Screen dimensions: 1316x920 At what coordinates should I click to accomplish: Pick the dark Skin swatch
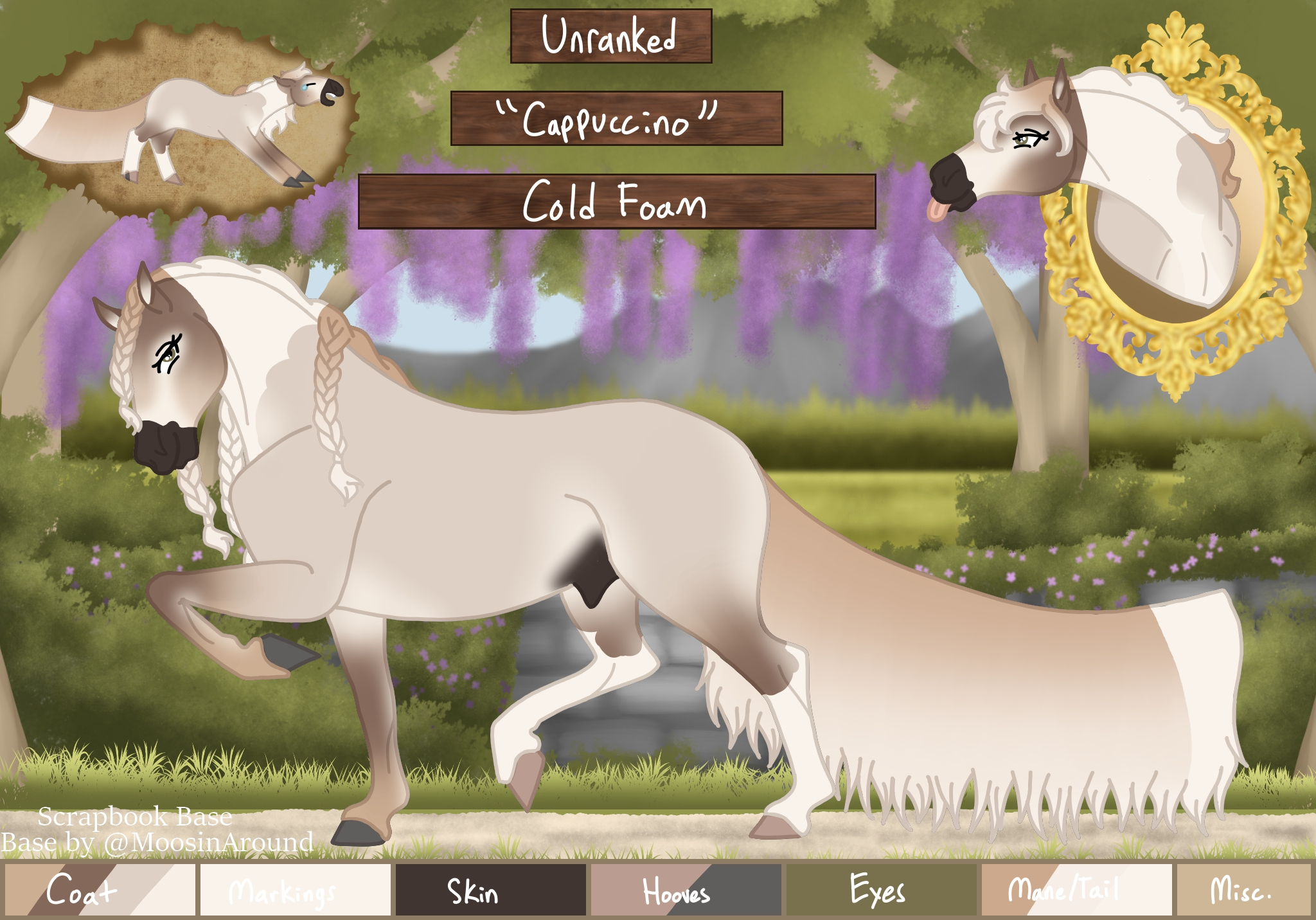(x=490, y=890)
